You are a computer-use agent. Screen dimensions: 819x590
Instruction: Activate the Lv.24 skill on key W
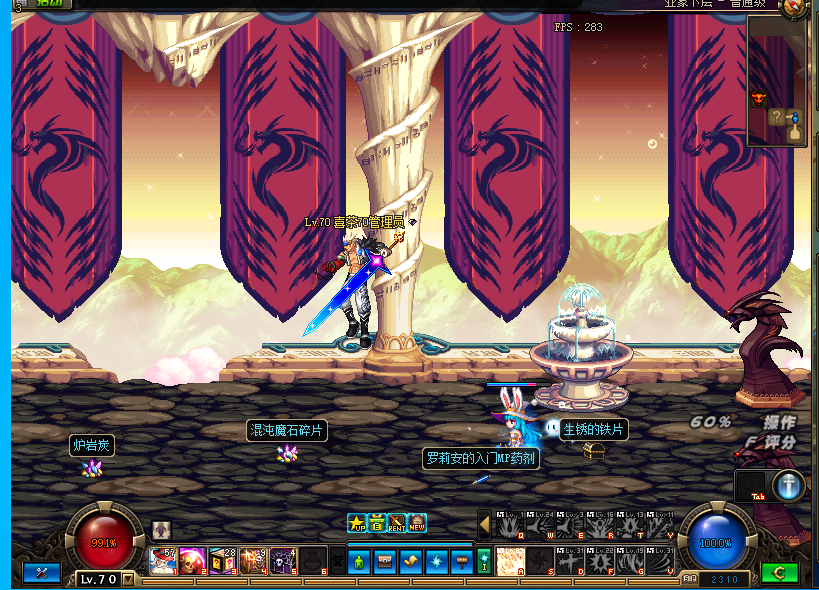[x=540, y=525]
